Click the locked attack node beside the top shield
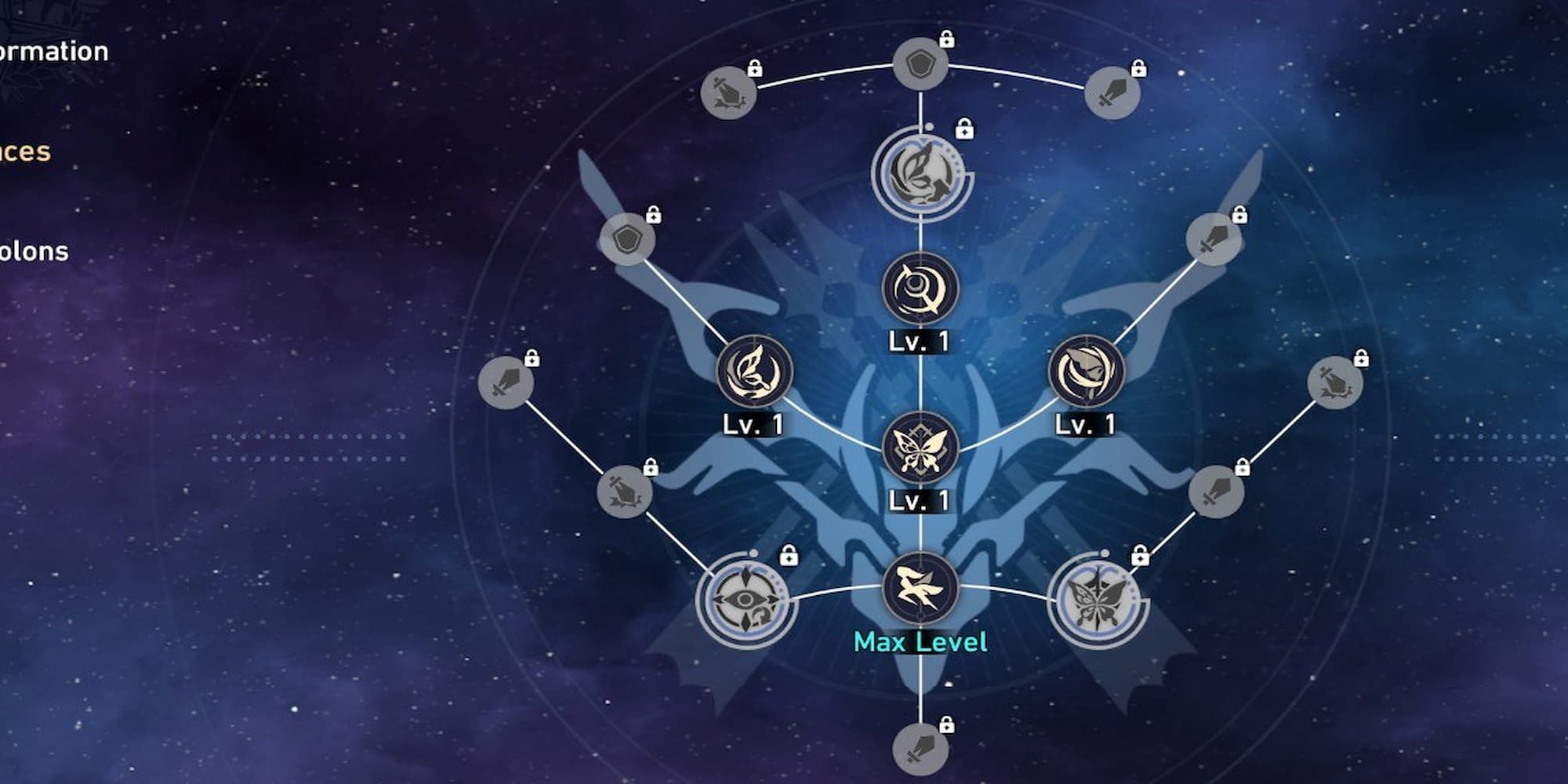This screenshot has width=1568, height=784. [x=729, y=93]
